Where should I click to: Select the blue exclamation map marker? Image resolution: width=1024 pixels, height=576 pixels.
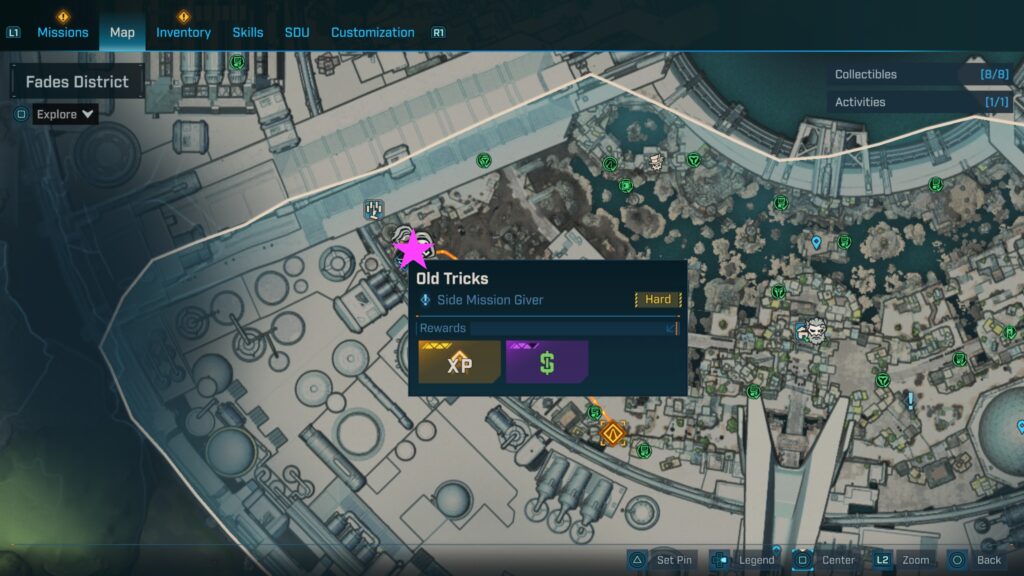pyautogui.click(x=910, y=400)
